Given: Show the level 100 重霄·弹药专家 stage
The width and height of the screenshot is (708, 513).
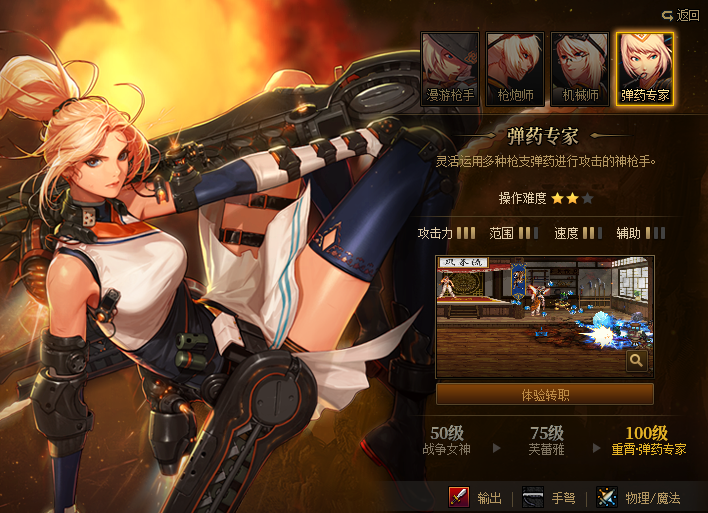Looking at the screenshot, I should pos(649,441).
